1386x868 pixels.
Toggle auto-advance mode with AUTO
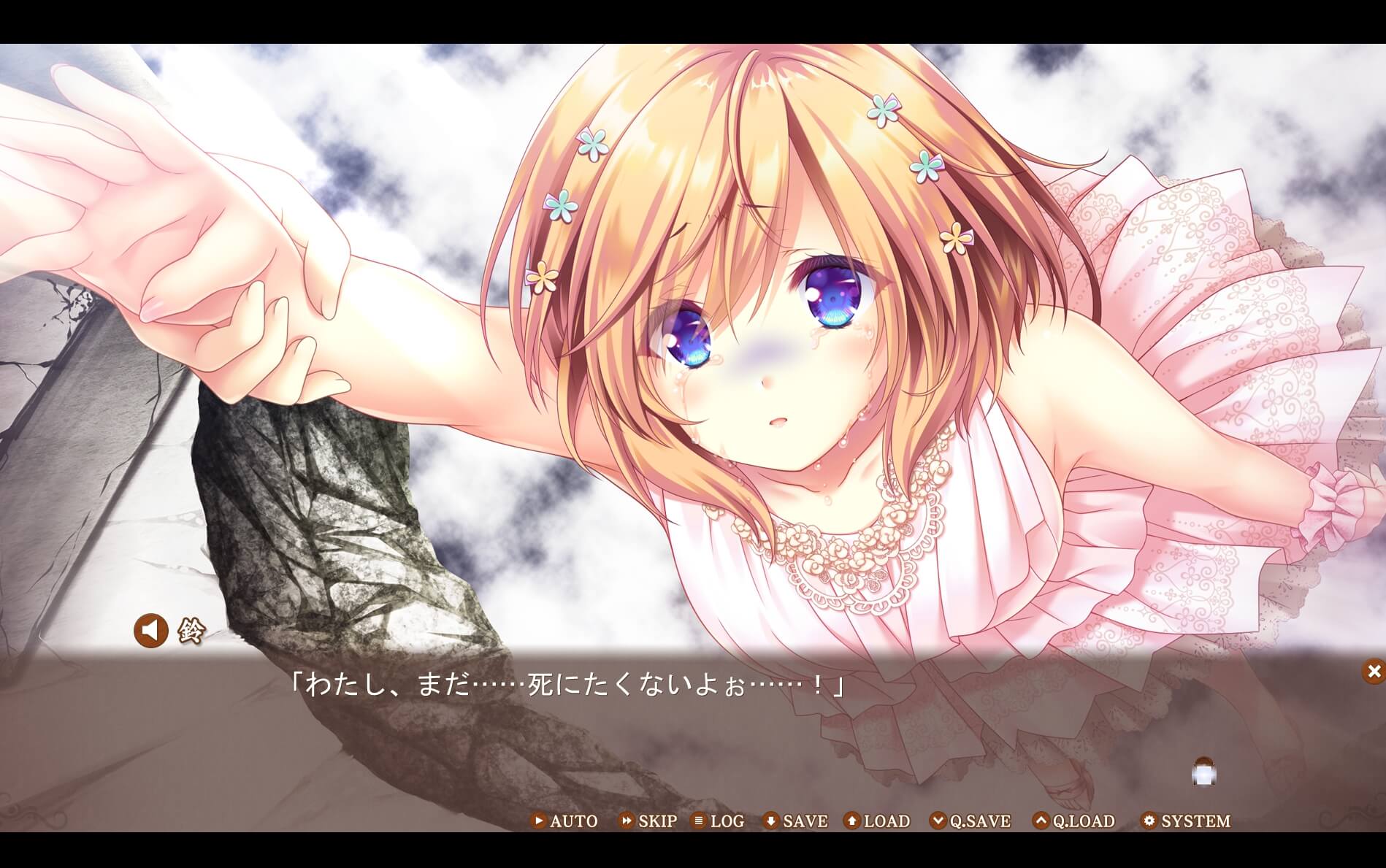pos(574,821)
